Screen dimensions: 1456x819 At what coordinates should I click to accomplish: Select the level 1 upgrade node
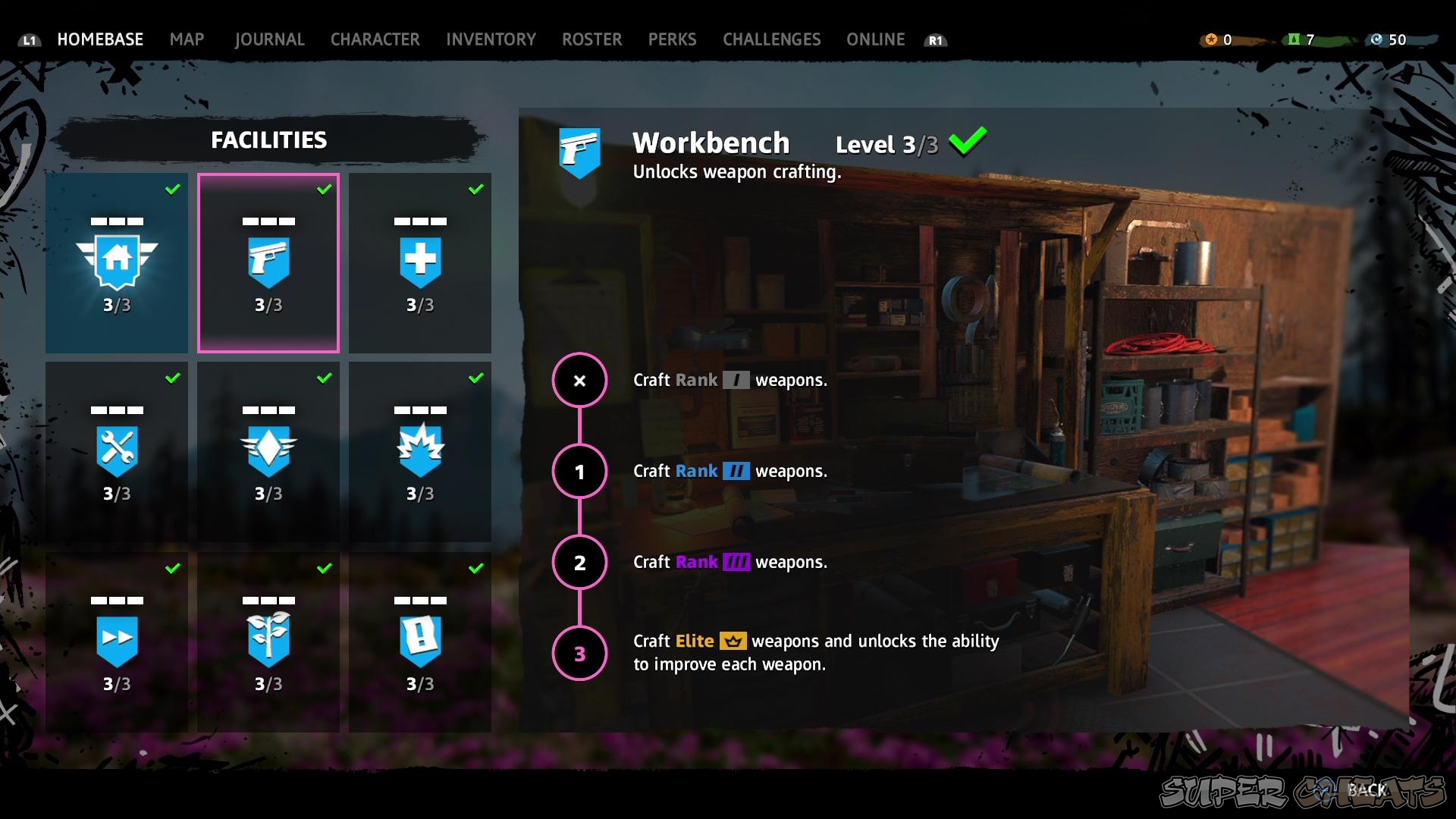point(580,471)
